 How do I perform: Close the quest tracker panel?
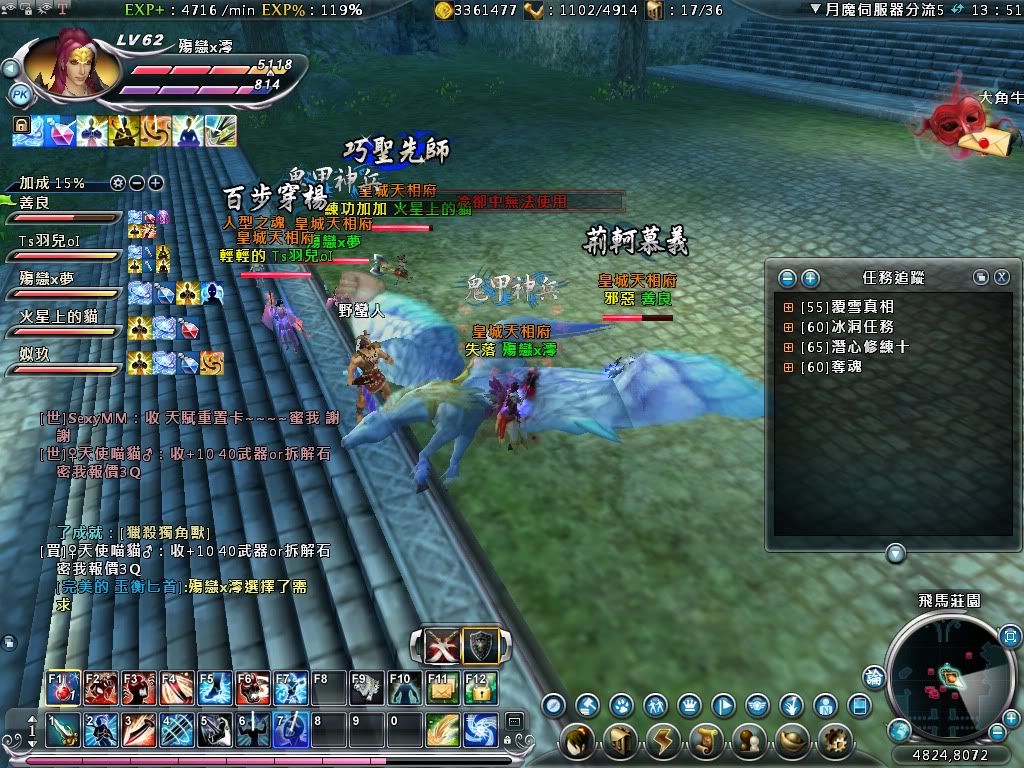pos(999,278)
